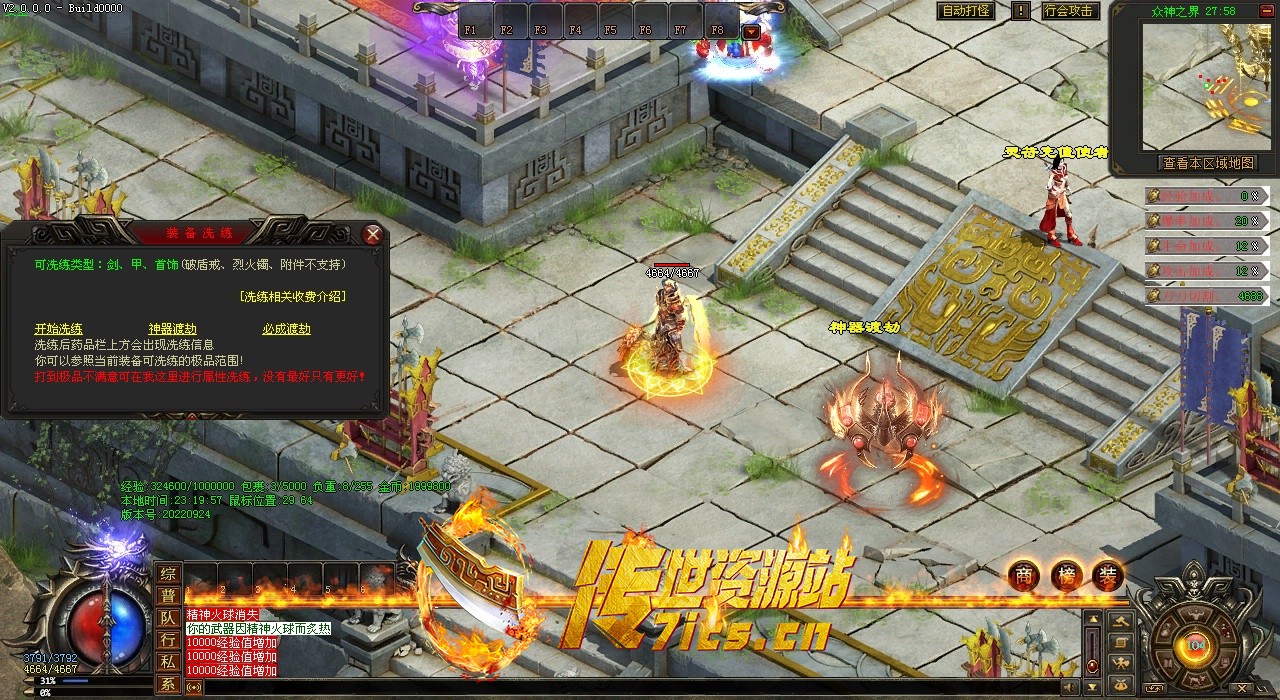Toggle the 行会攻击 guild attack button
The image size is (1280, 700).
[x=1069, y=11]
